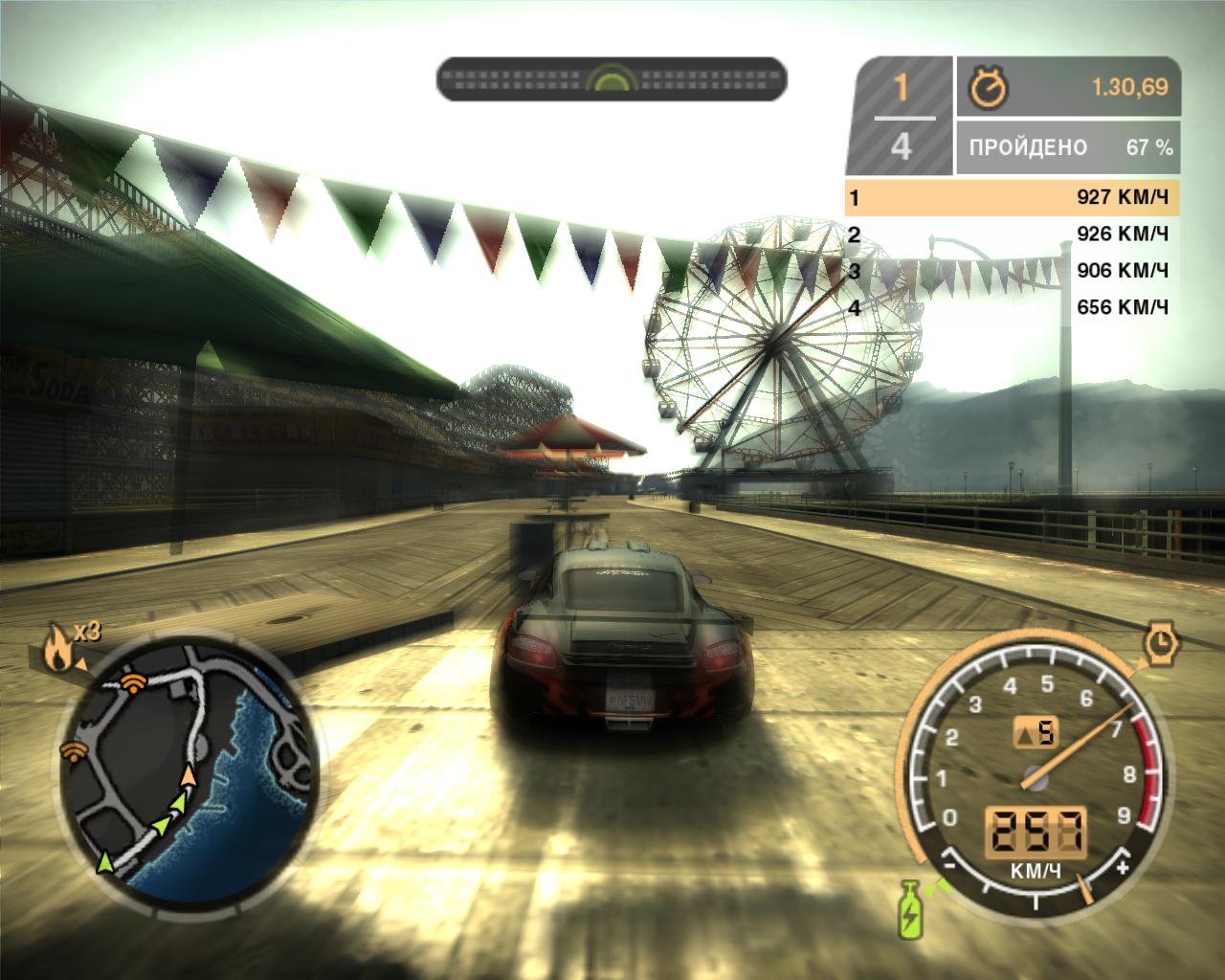Choose the fourth-place 656 КМ/Ч row
The image size is (1225, 980).
(x=1013, y=307)
